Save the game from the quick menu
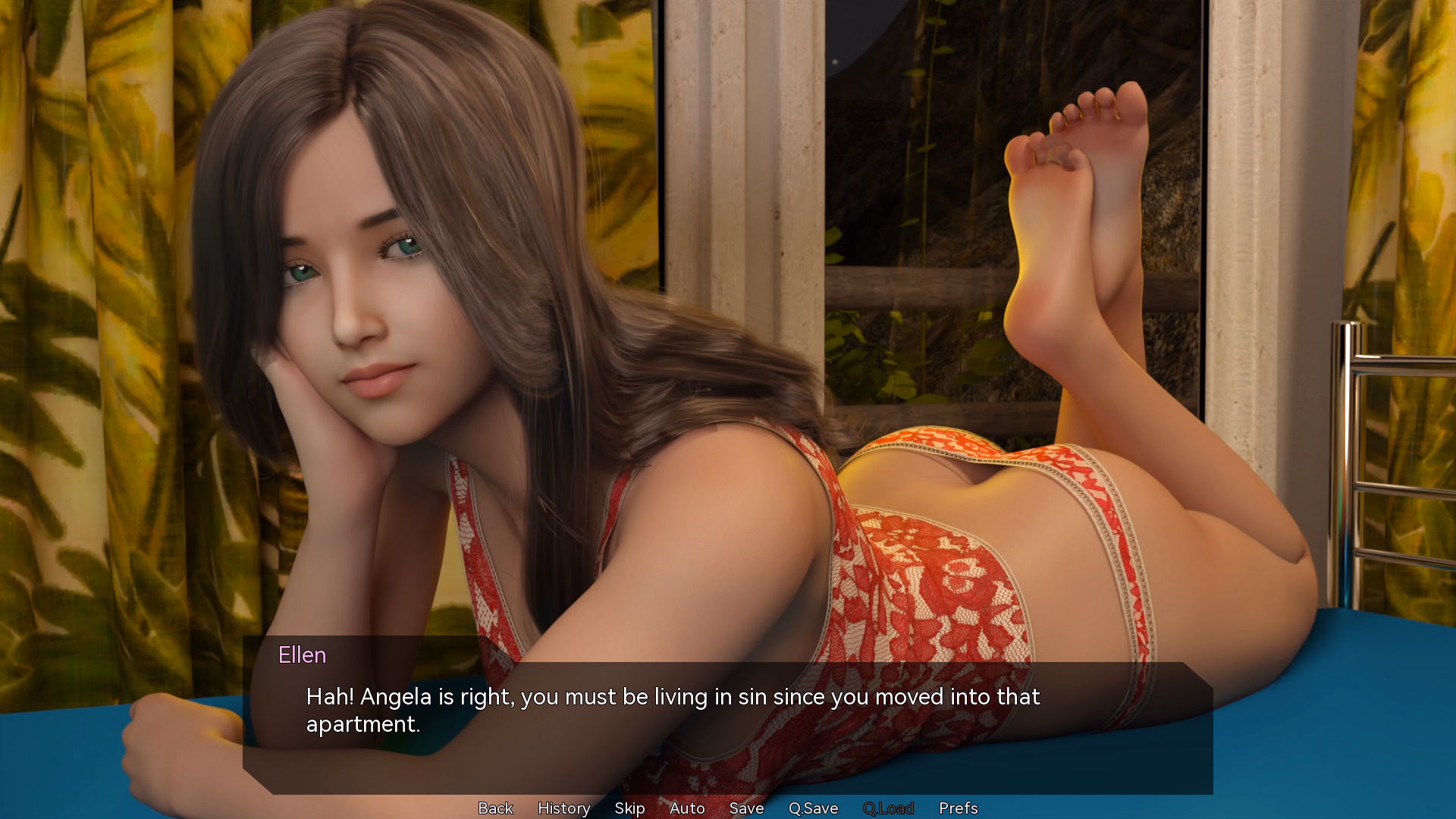This screenshot has width=1456, height=819. [746, 808]
